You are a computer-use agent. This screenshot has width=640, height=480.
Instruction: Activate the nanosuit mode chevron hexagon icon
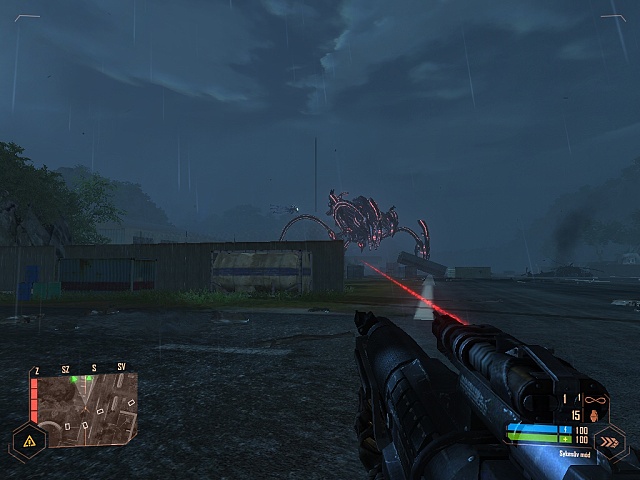pyautogui.click(x=609, y=441)
